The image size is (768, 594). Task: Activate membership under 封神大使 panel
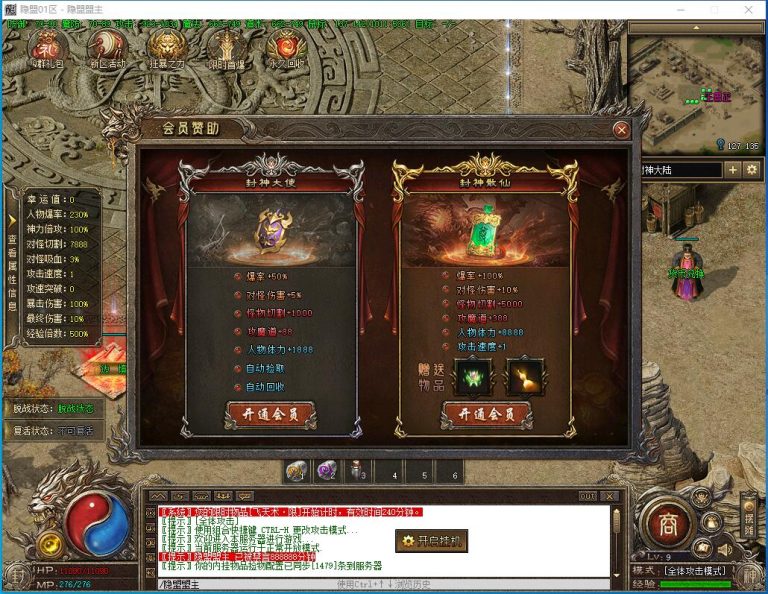click(x=271, y=413)
